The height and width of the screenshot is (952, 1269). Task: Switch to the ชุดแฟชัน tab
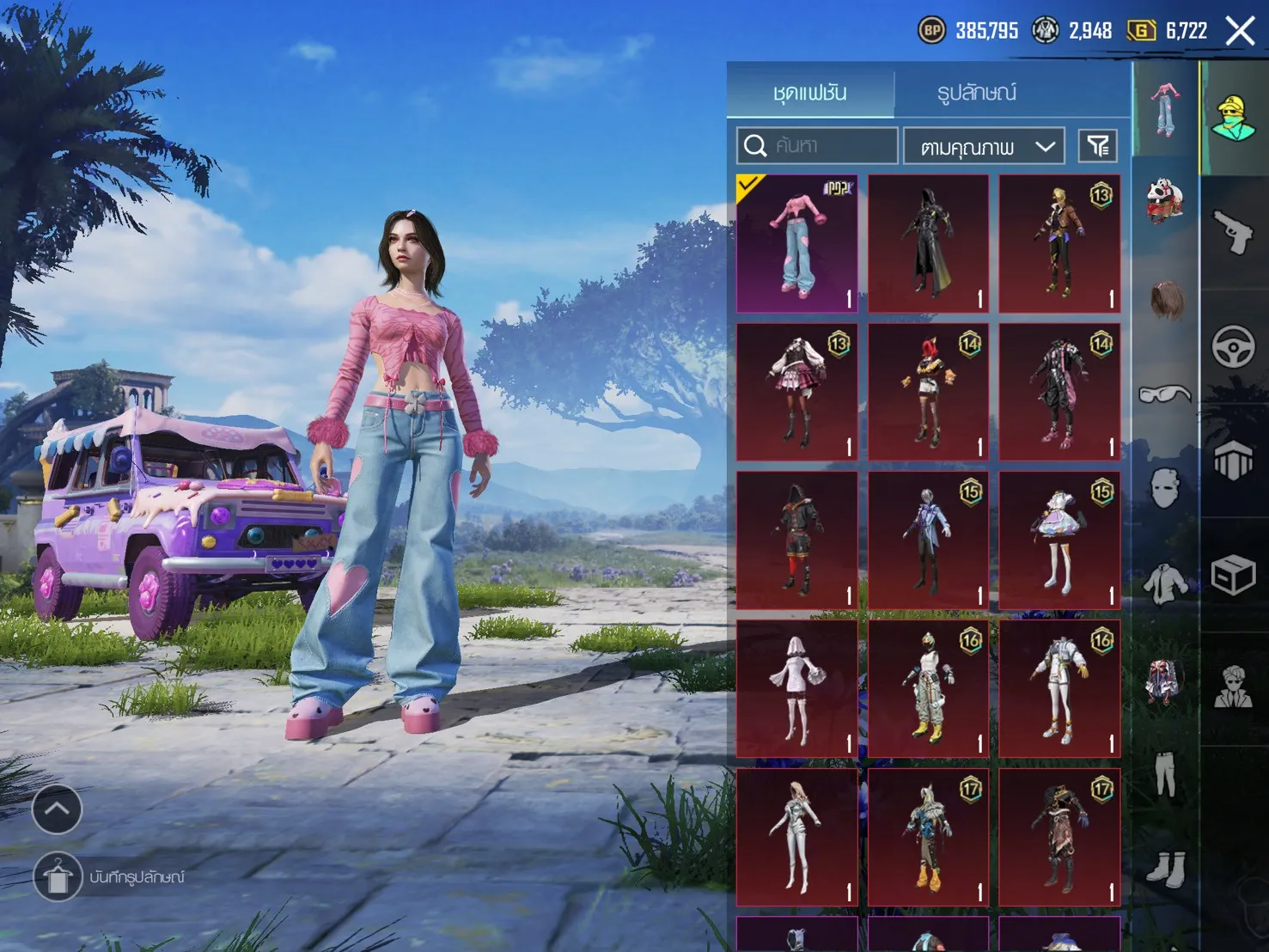click(x=809, y=92)
